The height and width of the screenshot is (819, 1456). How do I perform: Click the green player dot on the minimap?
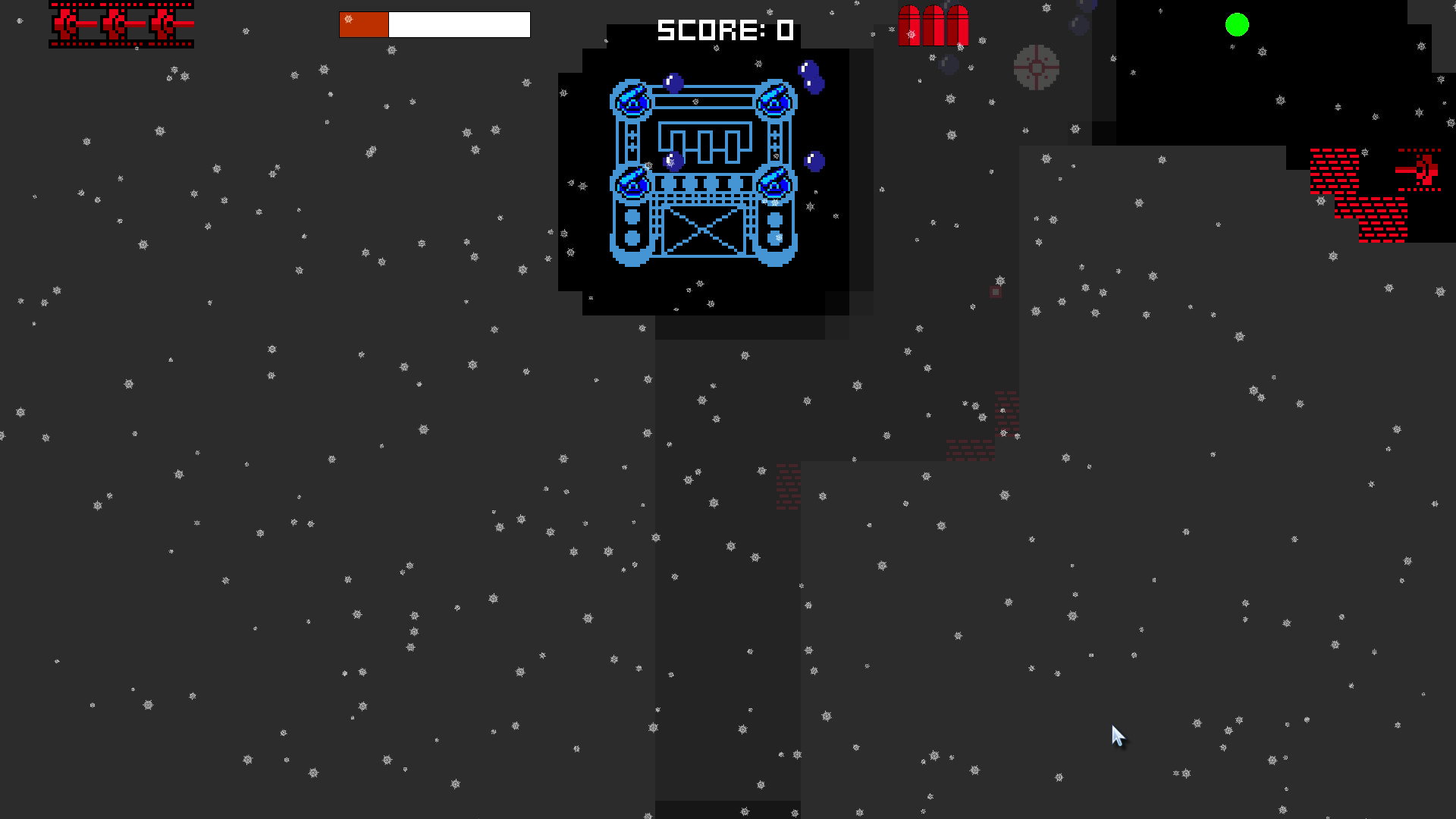[1237, 25]
